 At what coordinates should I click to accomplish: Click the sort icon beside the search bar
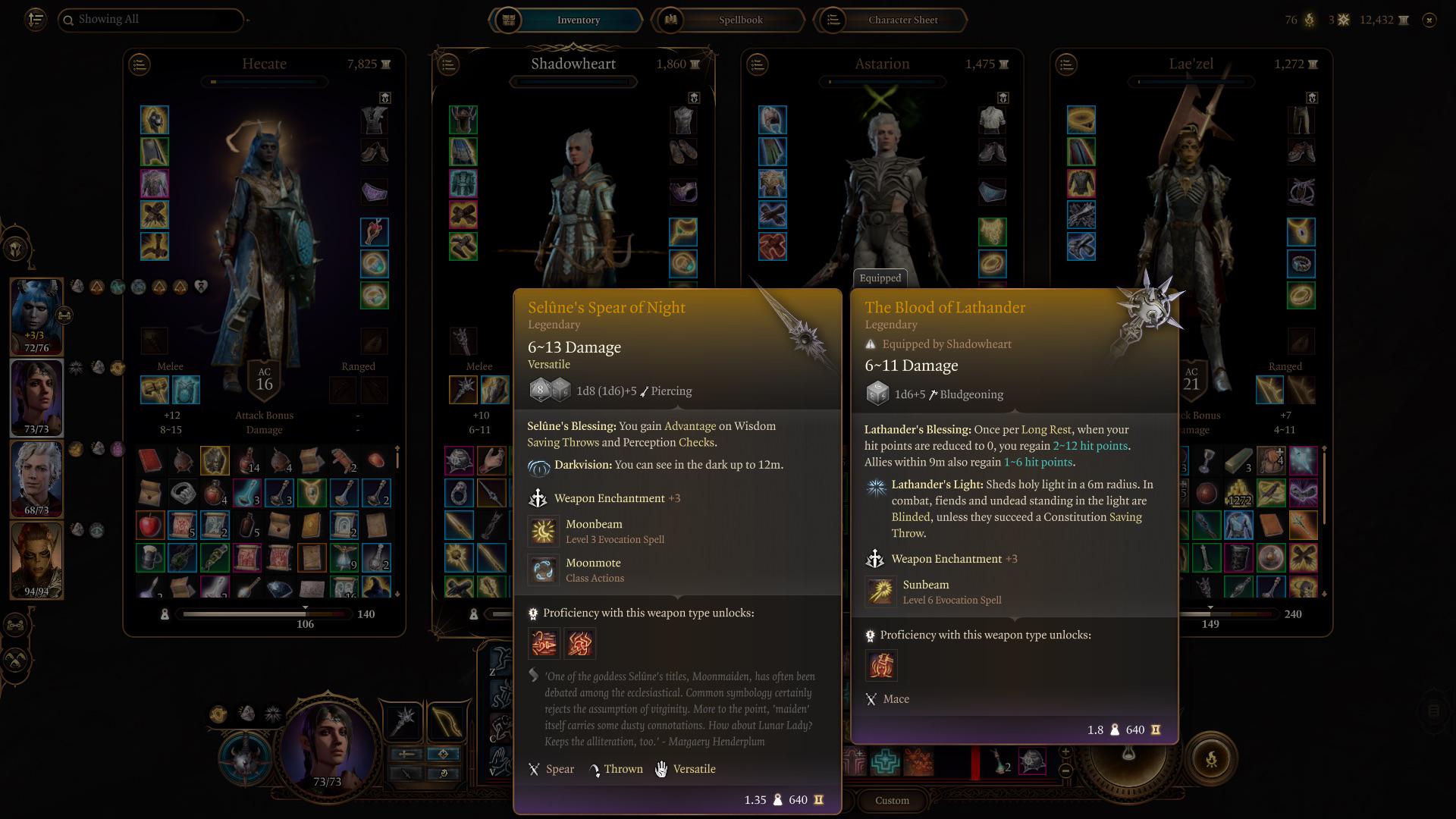[36, 19]
